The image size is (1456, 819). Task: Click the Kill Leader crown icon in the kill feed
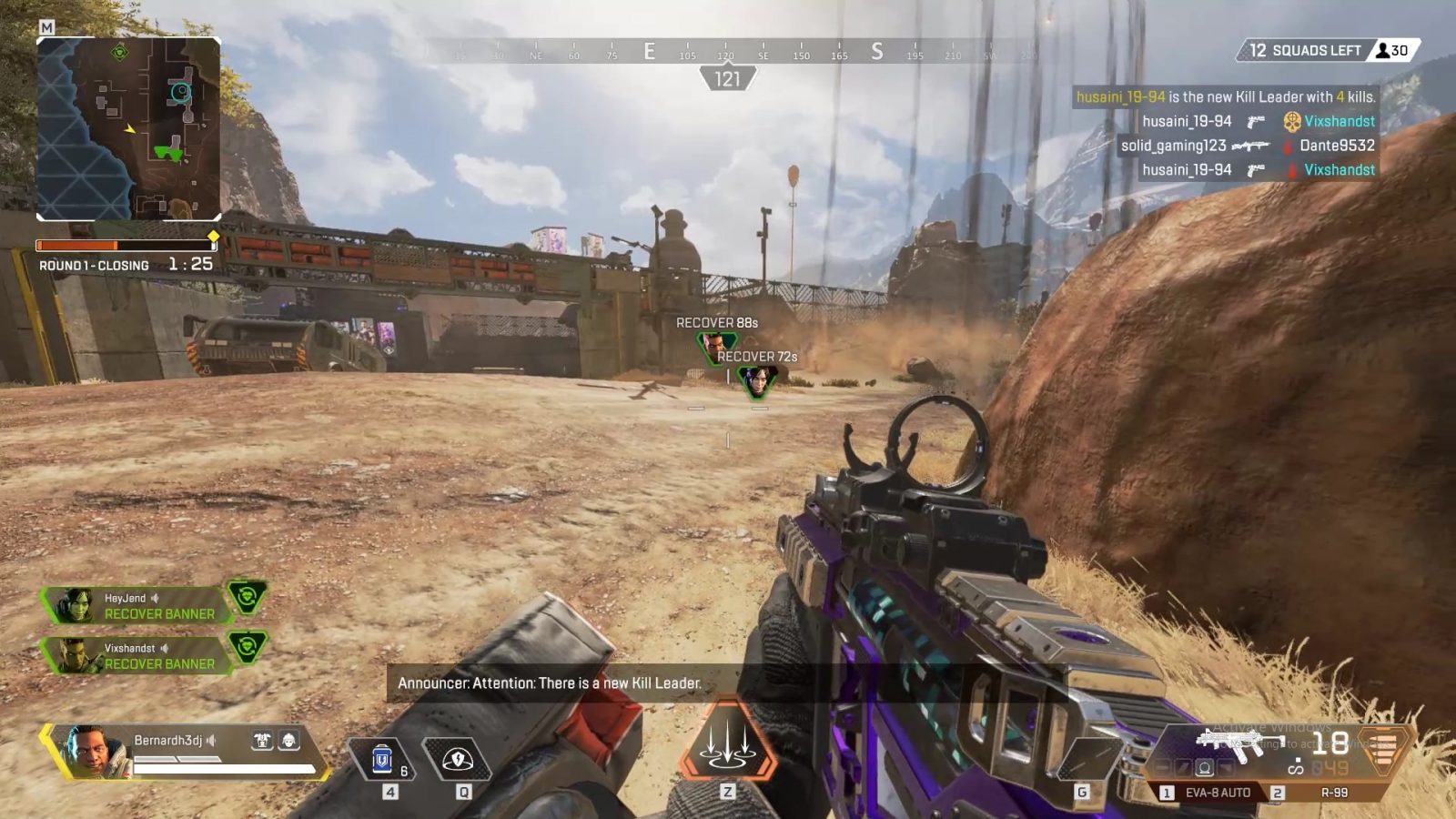(1291, 120)
